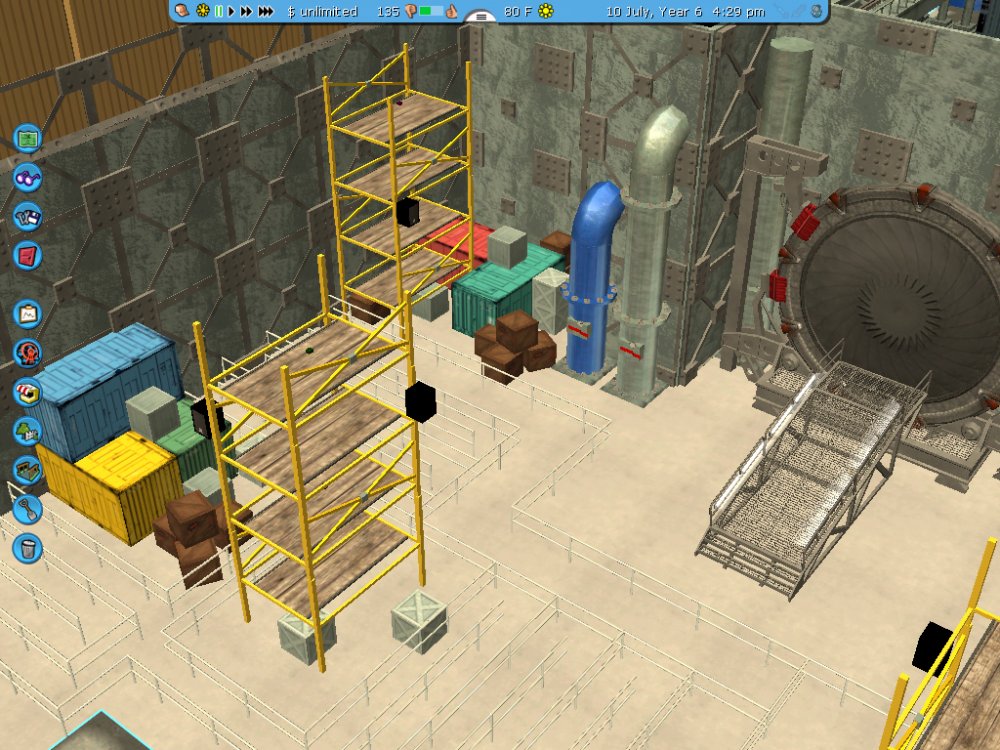Open the paths and queues menu
The width and height of the screenshot is (1000, 750).
click(x=27, y=470)
